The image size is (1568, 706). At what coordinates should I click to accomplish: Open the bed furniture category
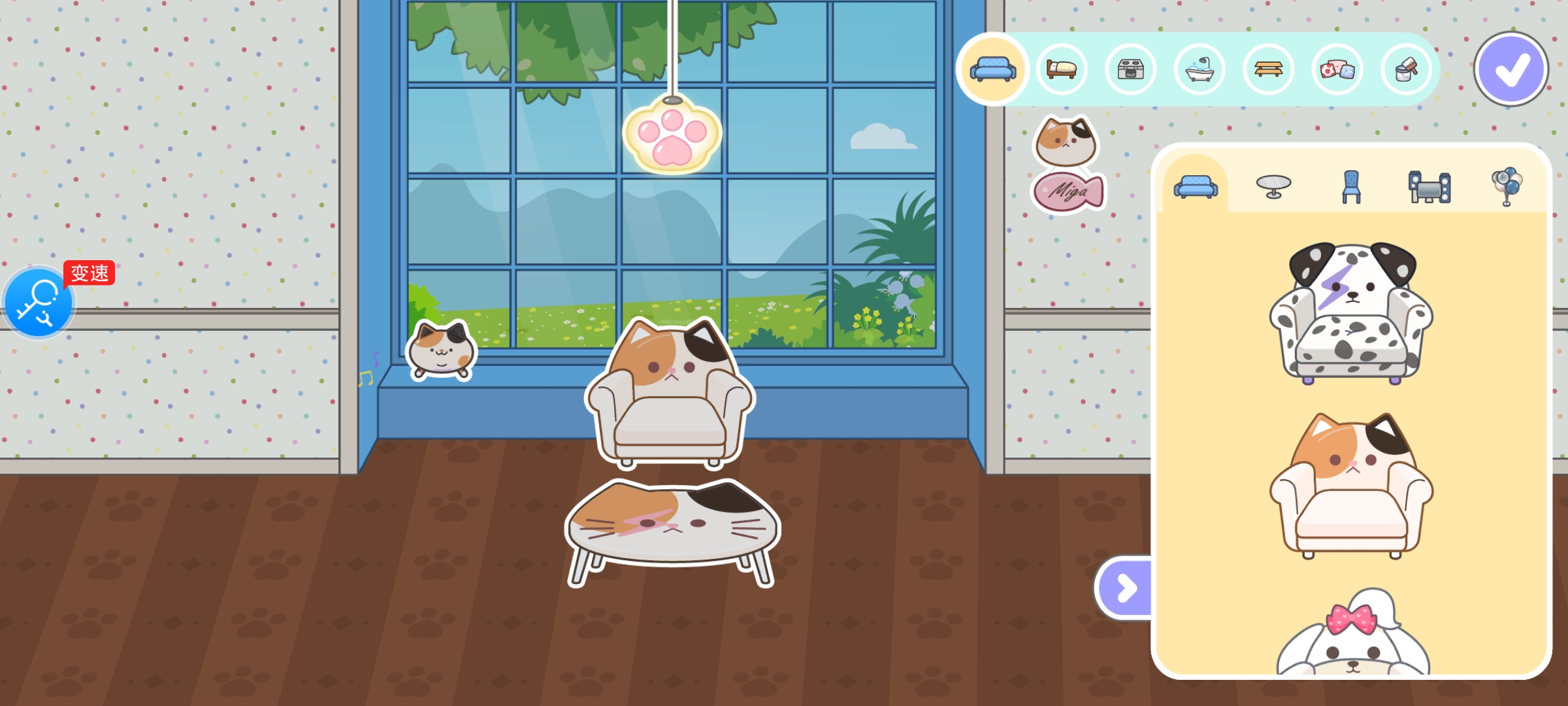pos(1062,69)
